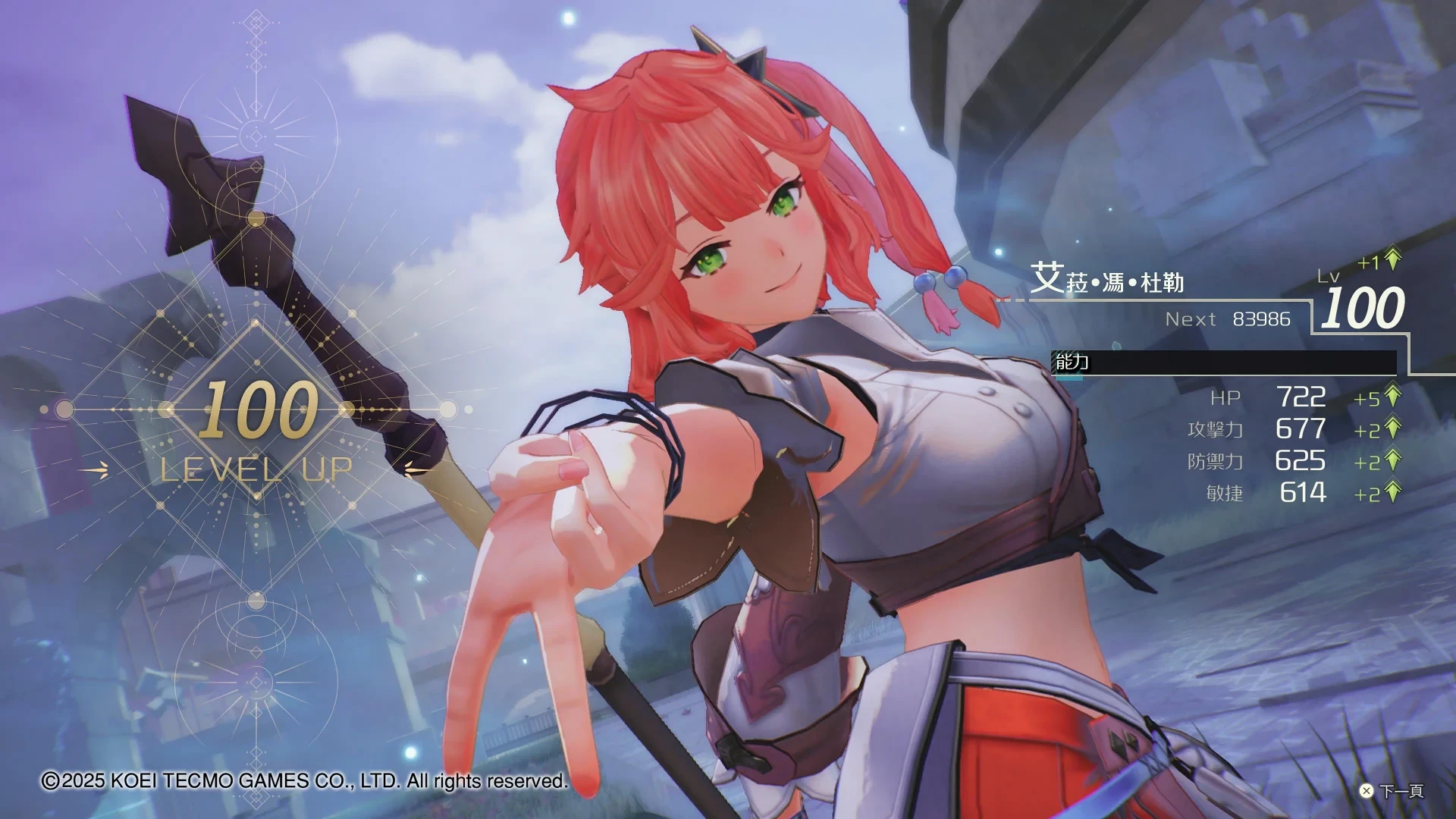Select the 能力 stats tab
The width and height of the screenshot is (1456, 819).
coord(1072,362)
